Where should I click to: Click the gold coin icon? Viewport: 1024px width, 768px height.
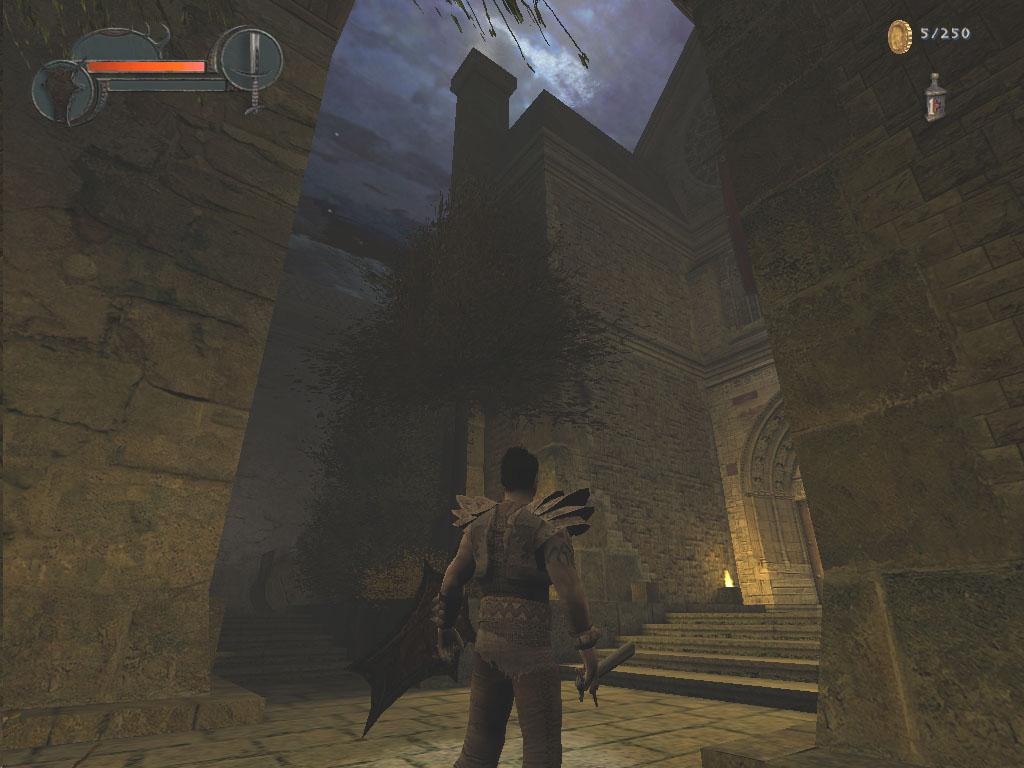[900, 37]
